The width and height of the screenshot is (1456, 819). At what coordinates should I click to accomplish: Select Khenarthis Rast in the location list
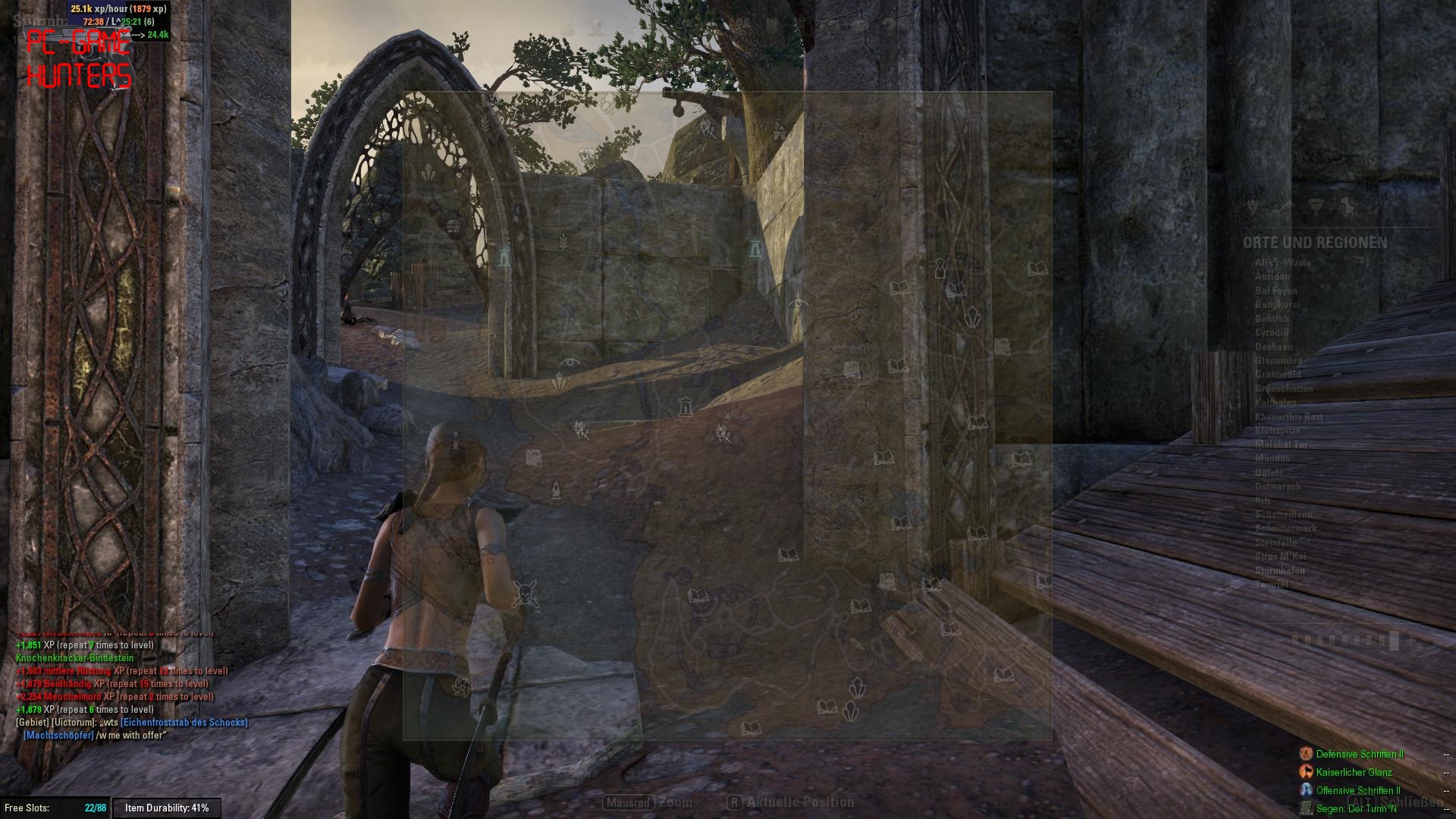pyautogui.click(x=1288, y=417)
